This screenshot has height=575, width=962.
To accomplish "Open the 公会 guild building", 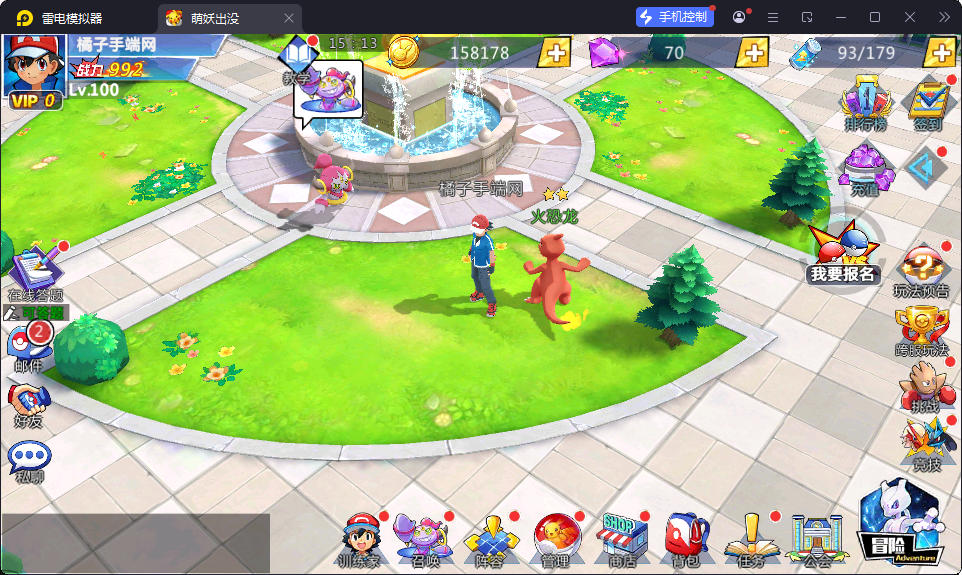I will [815, 539].
